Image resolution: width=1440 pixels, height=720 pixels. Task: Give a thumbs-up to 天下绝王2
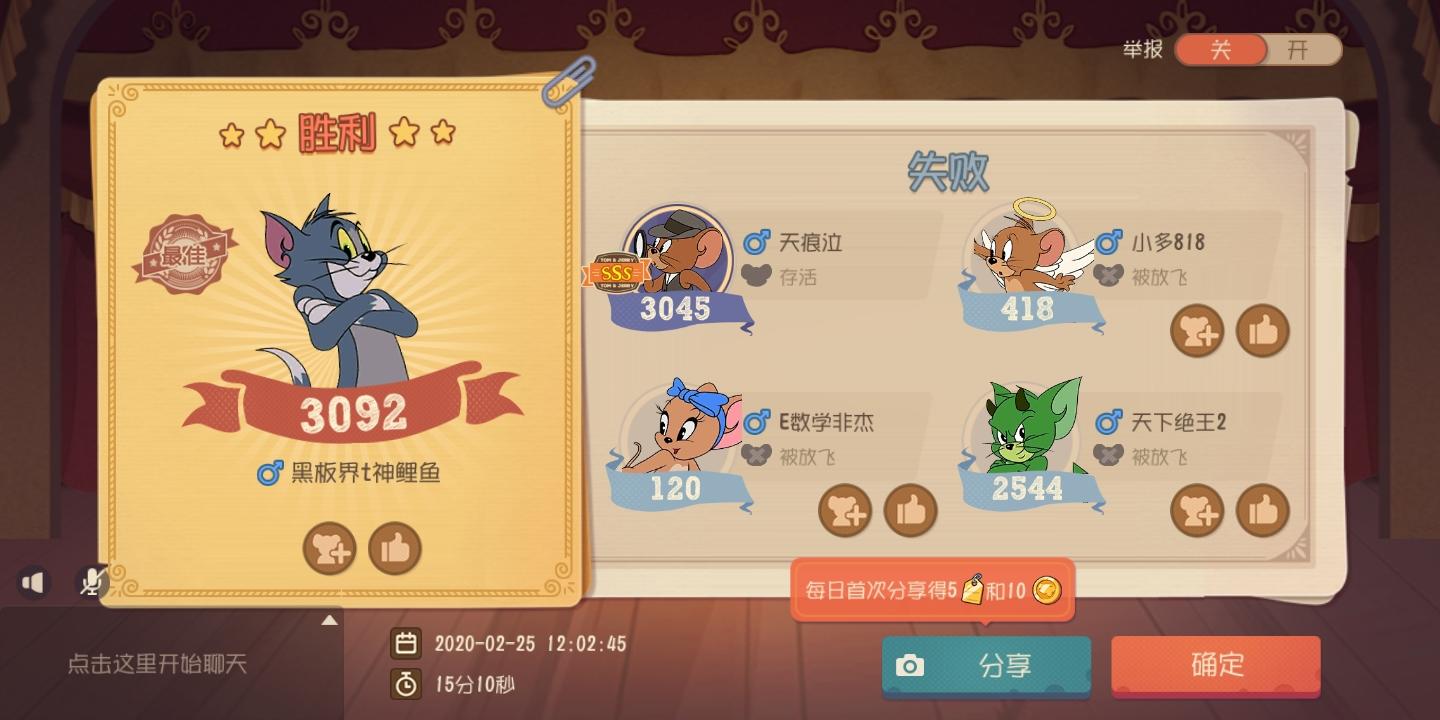[x=1263, y=510]
